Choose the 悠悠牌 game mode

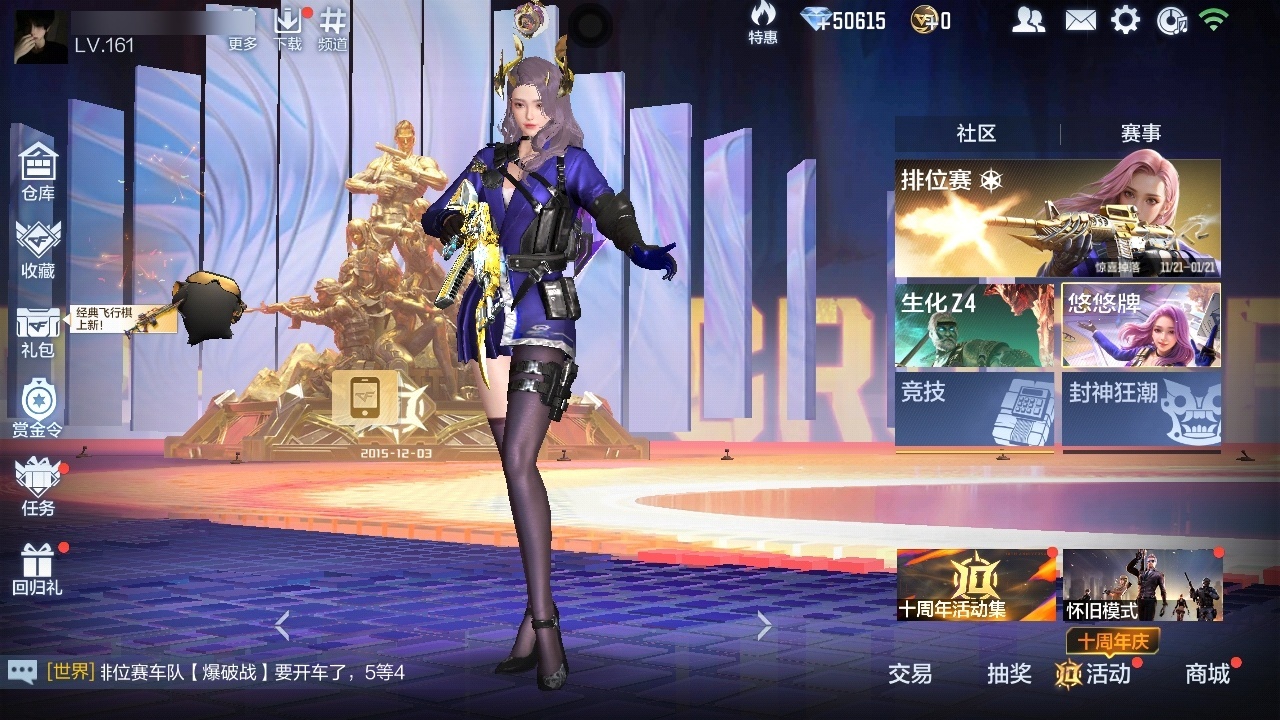[1141, 325]
